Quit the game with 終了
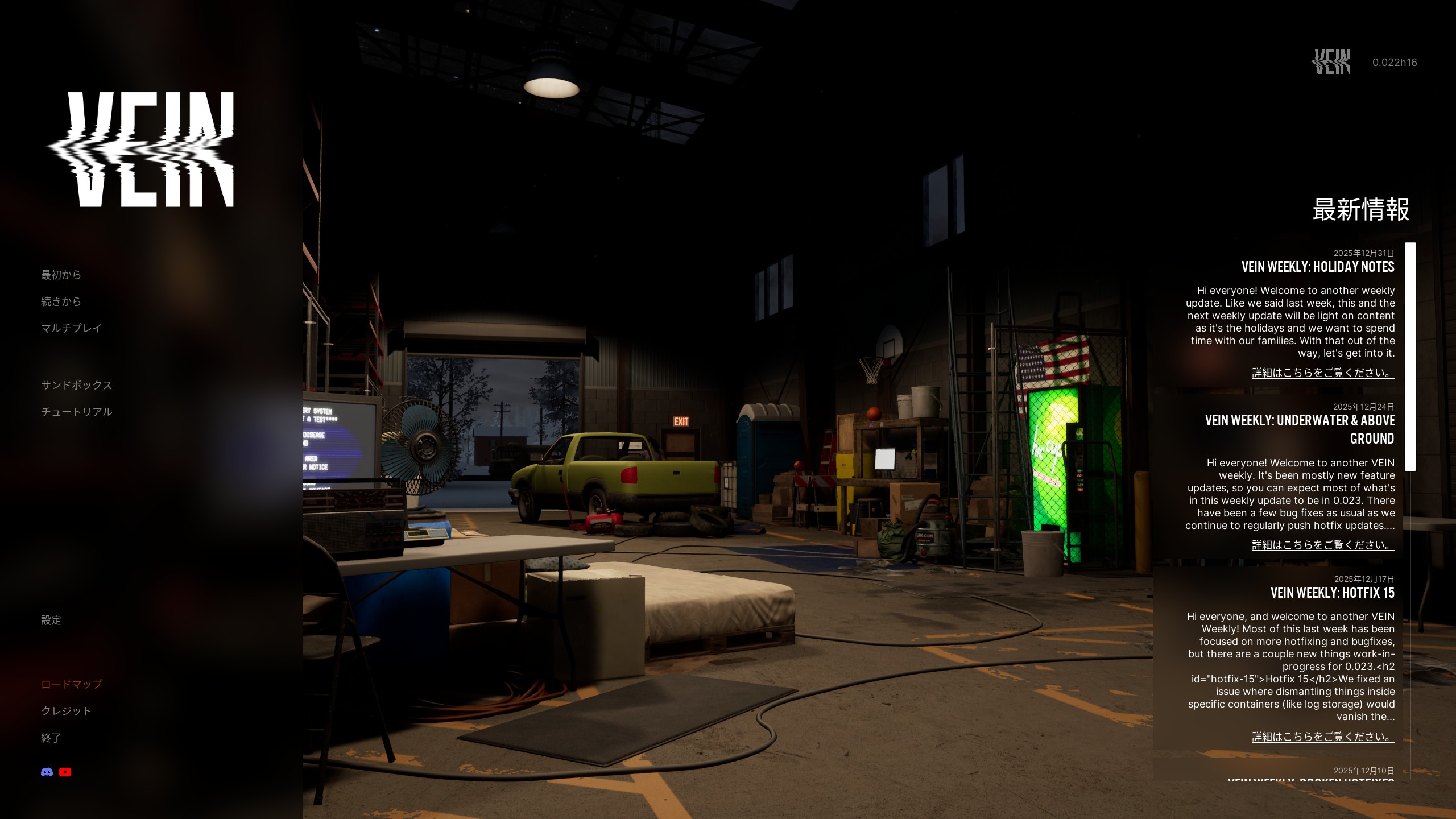 [x=51, y=738]
